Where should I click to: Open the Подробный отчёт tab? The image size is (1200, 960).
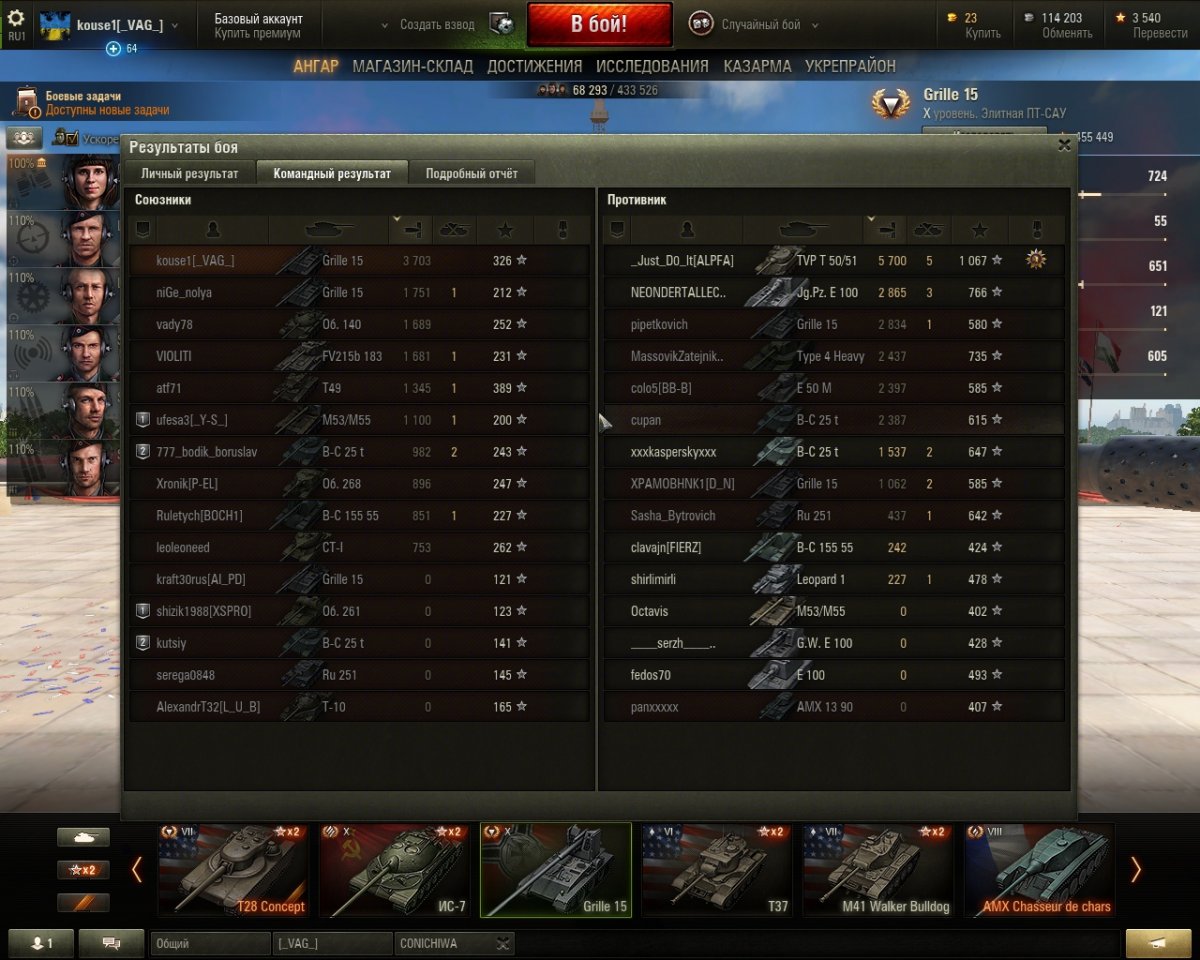click(x=472, y=173)
